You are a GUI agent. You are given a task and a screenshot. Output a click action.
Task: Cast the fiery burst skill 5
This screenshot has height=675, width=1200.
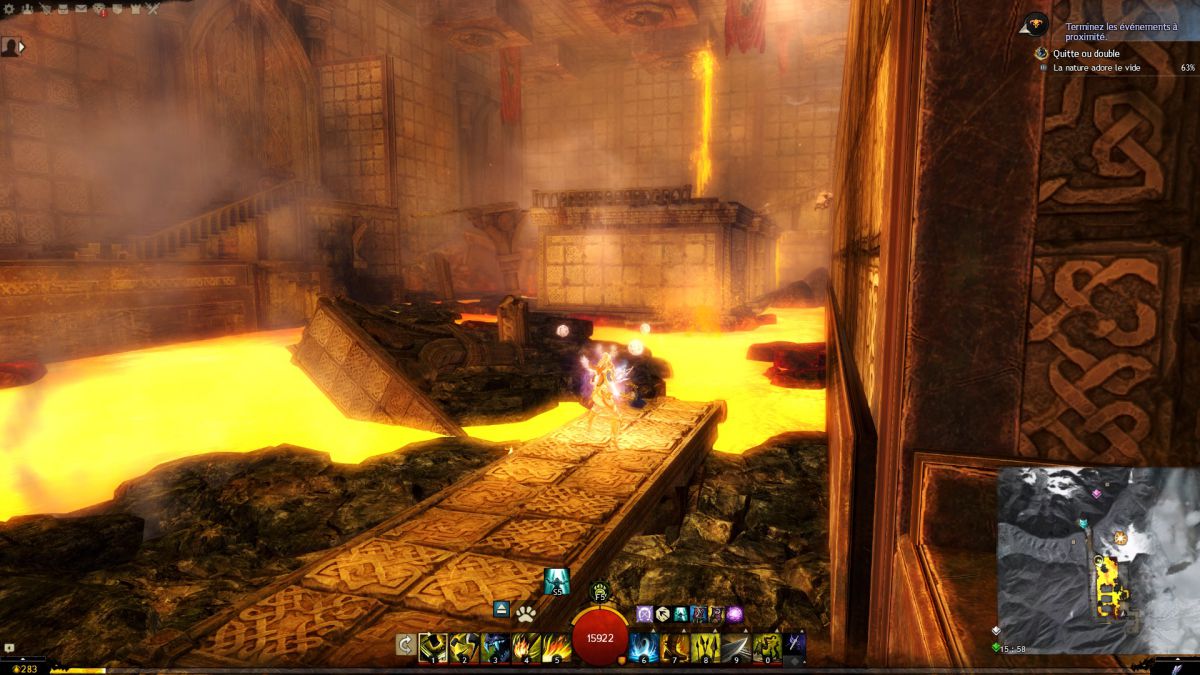557,647
